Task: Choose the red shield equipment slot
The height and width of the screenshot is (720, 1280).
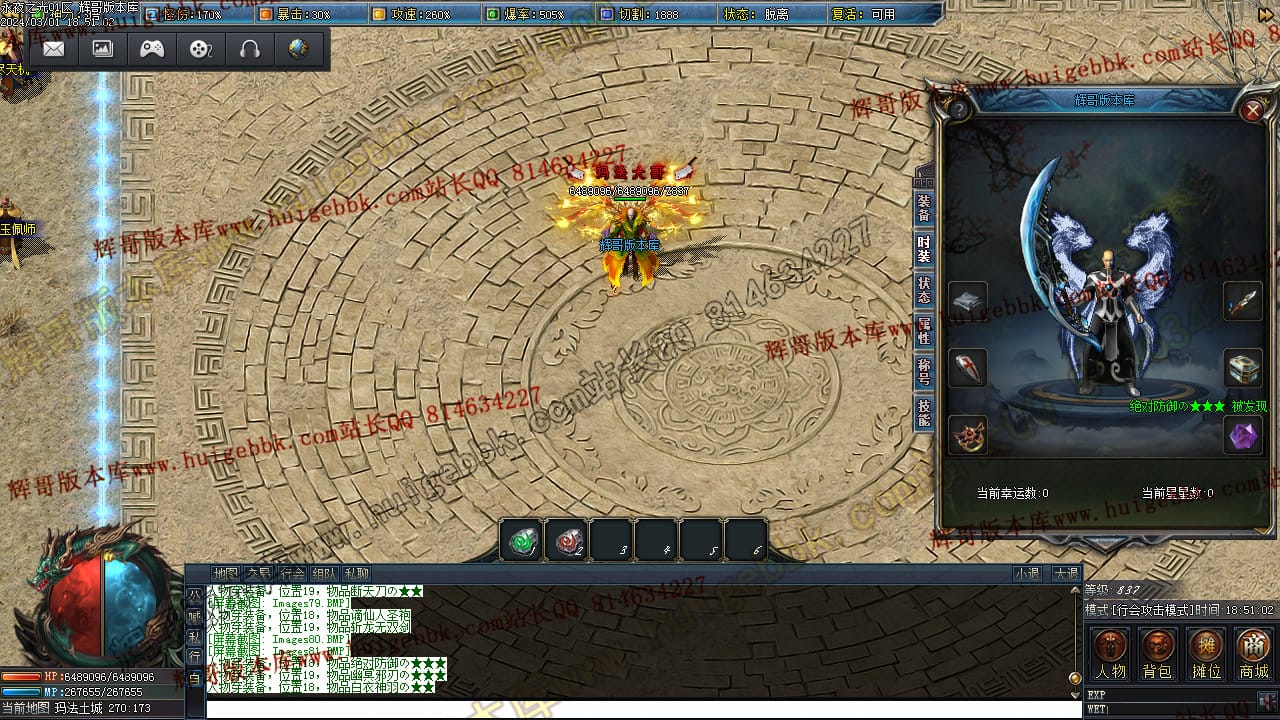Action: pyautogui.click(x=968, y=368)
